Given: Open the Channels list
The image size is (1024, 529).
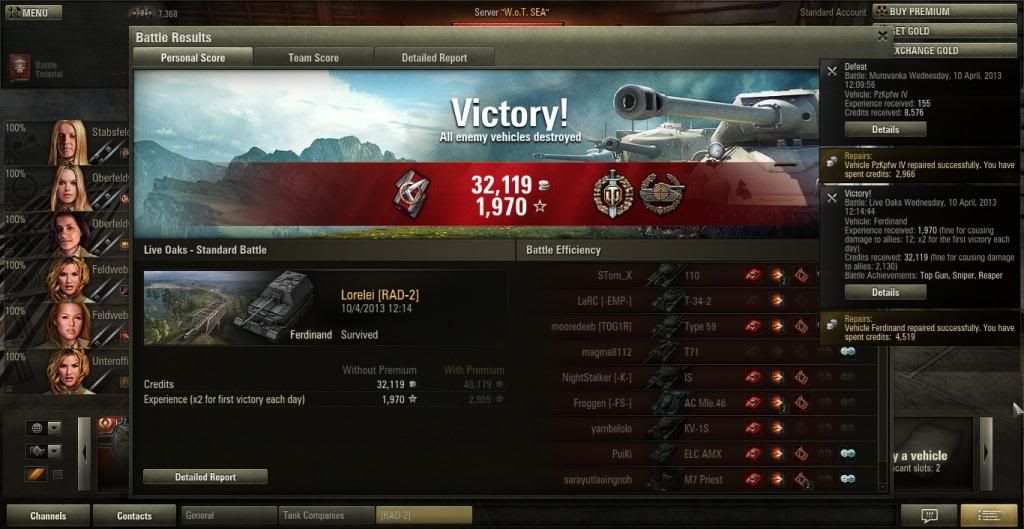Looking at the screenshot, I should click(47, 516).
